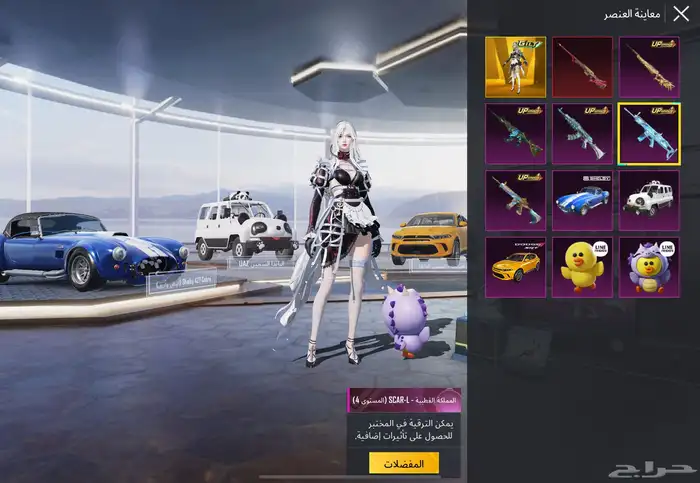Close the item preview panel

[x=681, y=14]
